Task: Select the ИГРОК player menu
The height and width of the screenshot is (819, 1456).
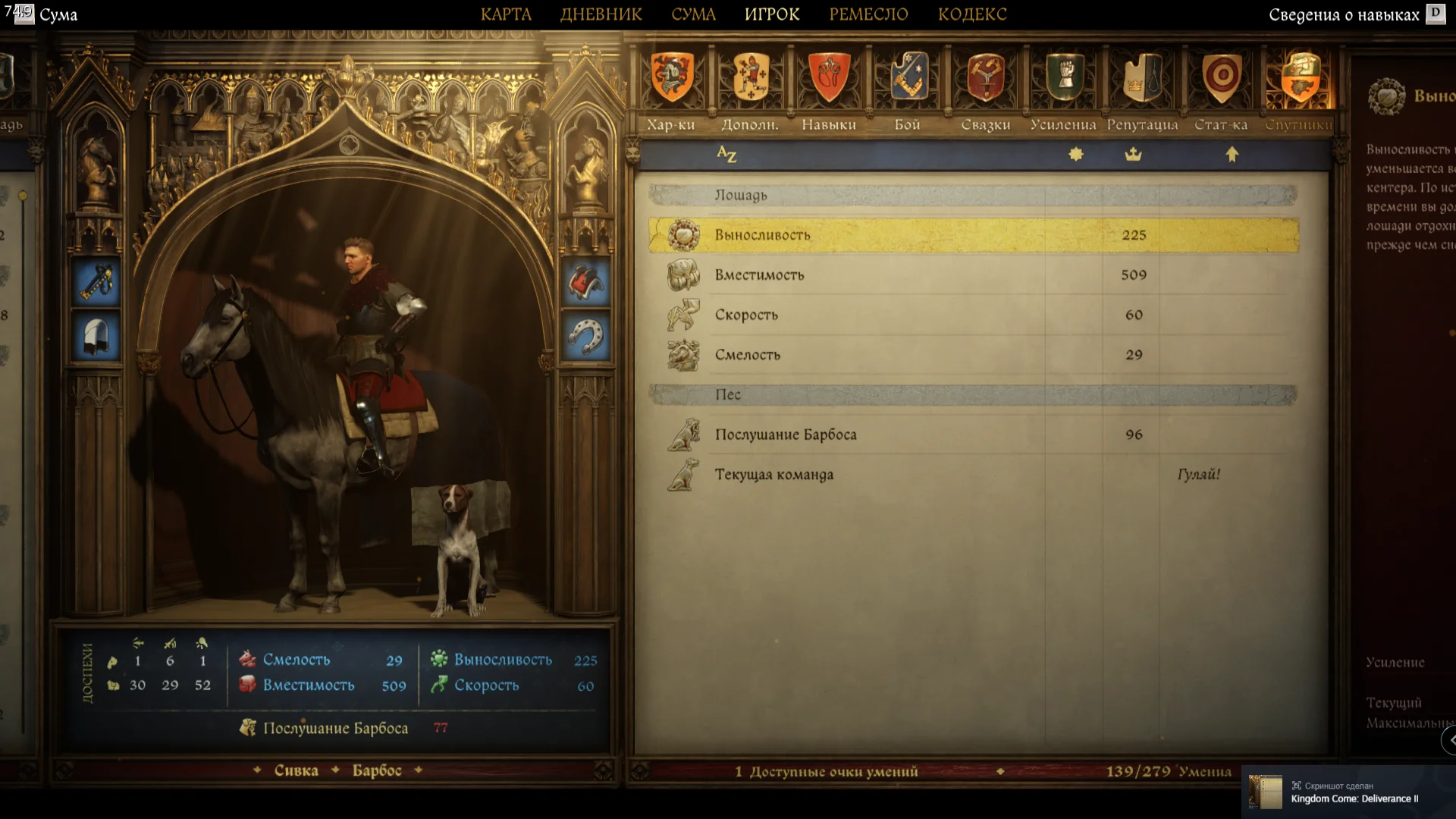Action: coord(772,14)
